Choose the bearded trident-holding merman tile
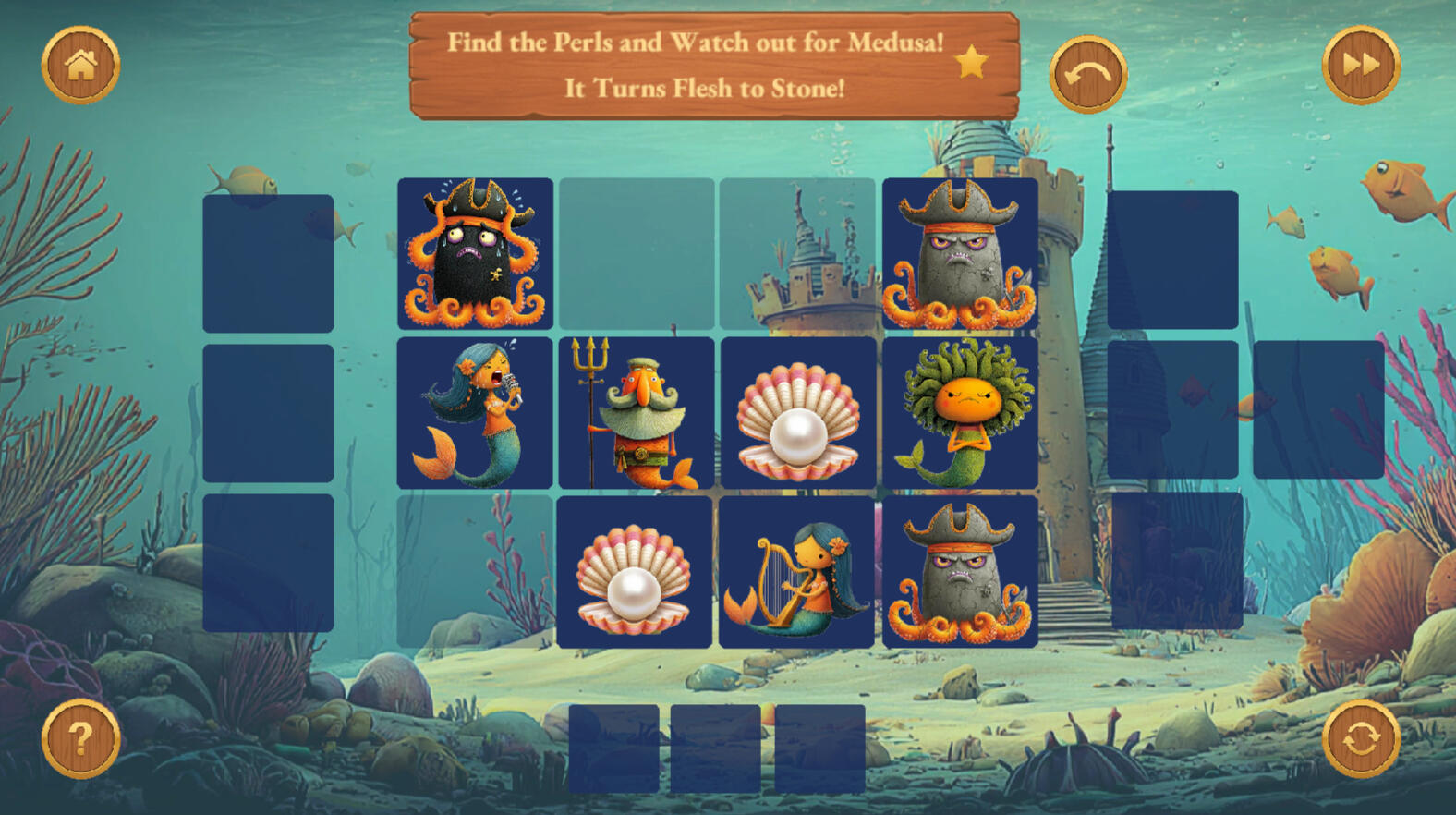This screenshot has height=815, width=1456. [x=636, y=412]
